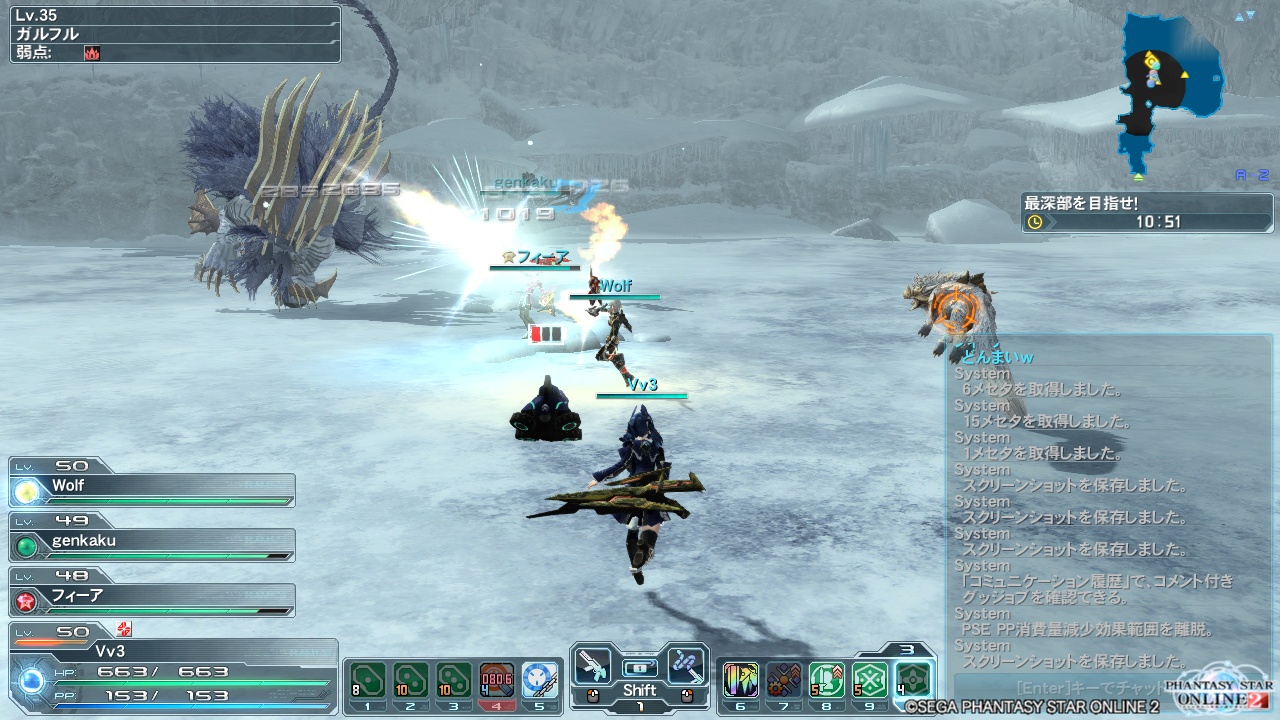Use the green sword boost item in slot 8
This screenshot has width=1280, height=720.
coord(827,680)
